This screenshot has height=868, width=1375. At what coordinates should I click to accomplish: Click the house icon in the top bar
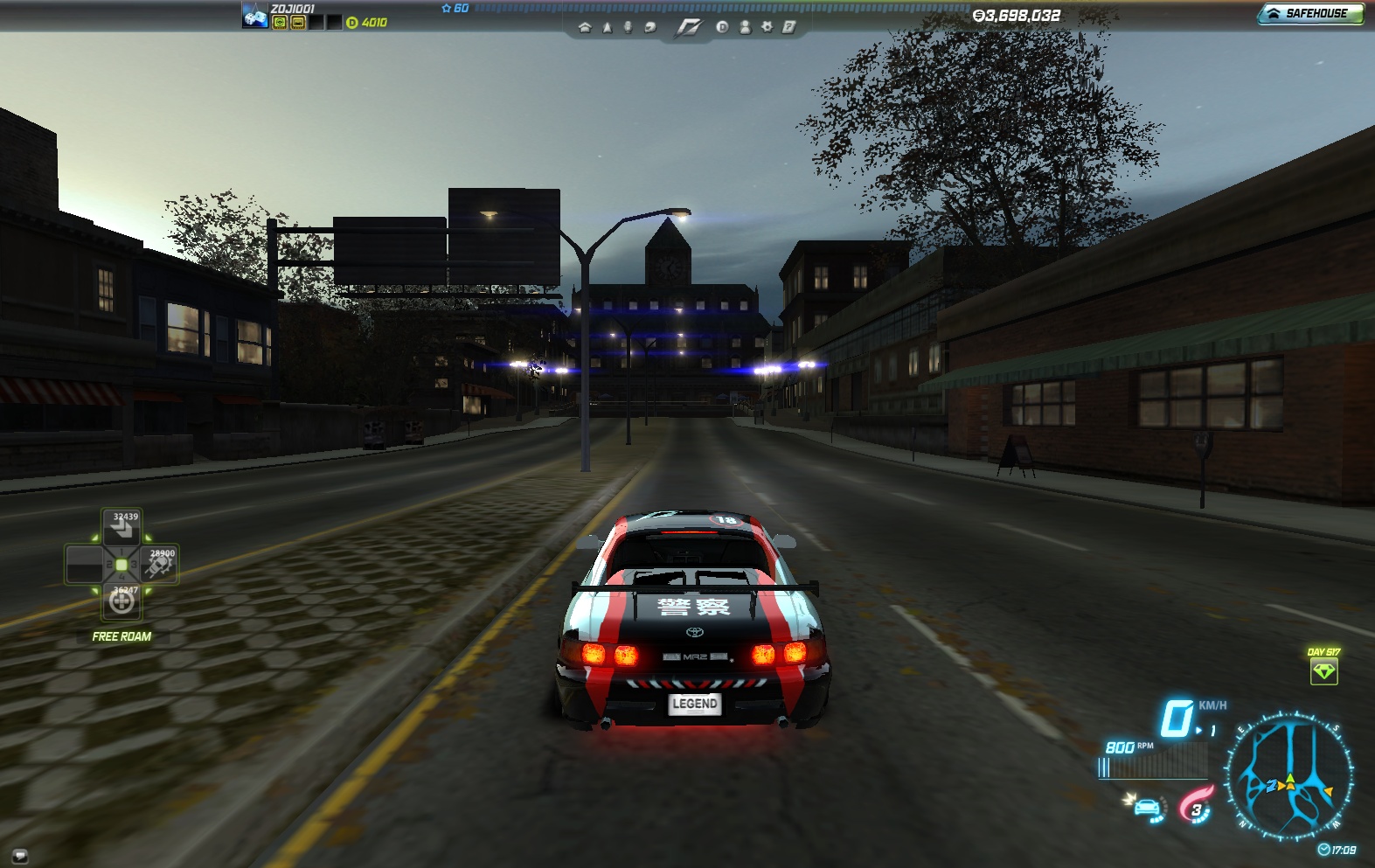pos(585,28)
